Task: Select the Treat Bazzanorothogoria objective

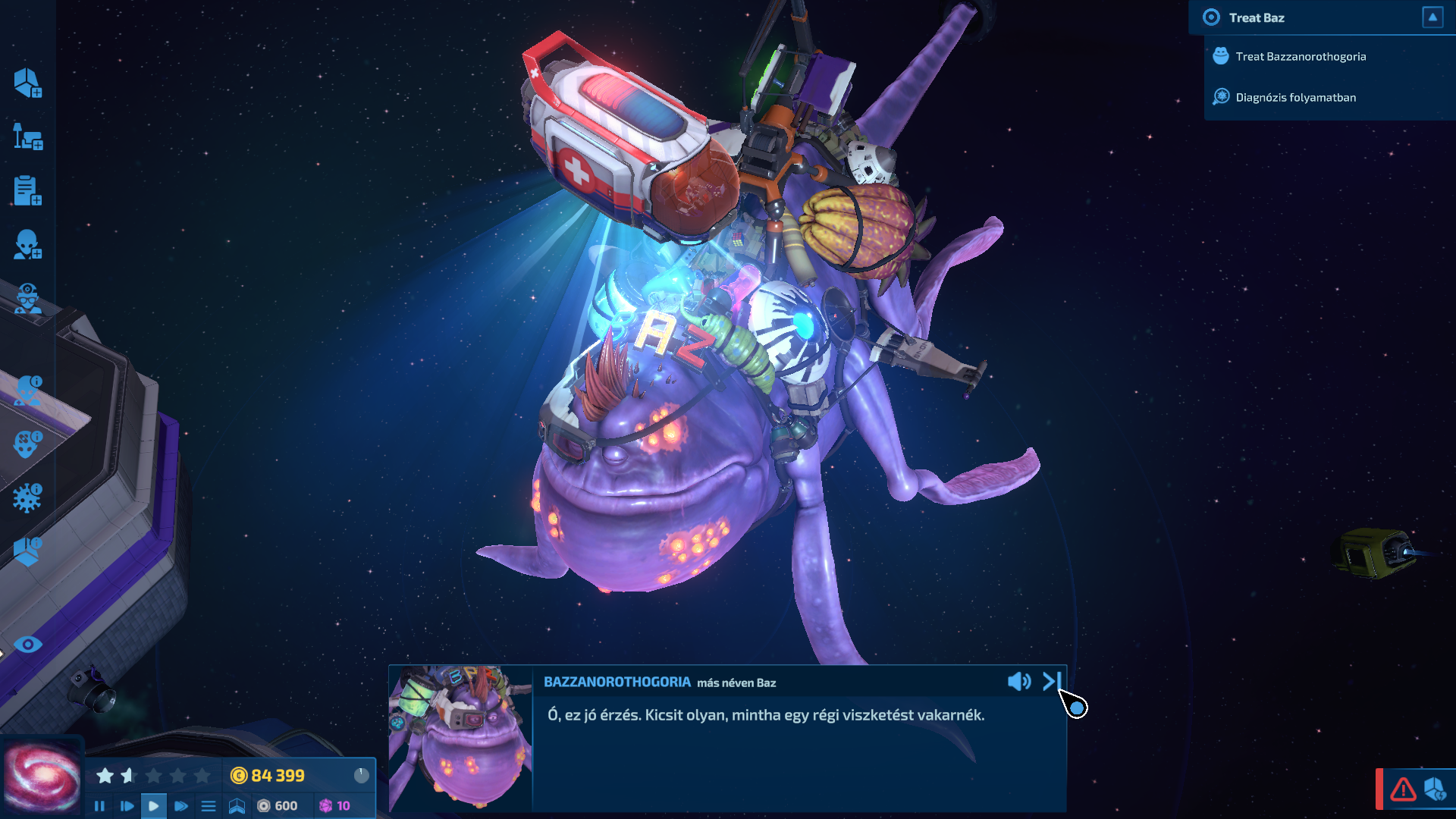Action: [x=1300, y=57]
